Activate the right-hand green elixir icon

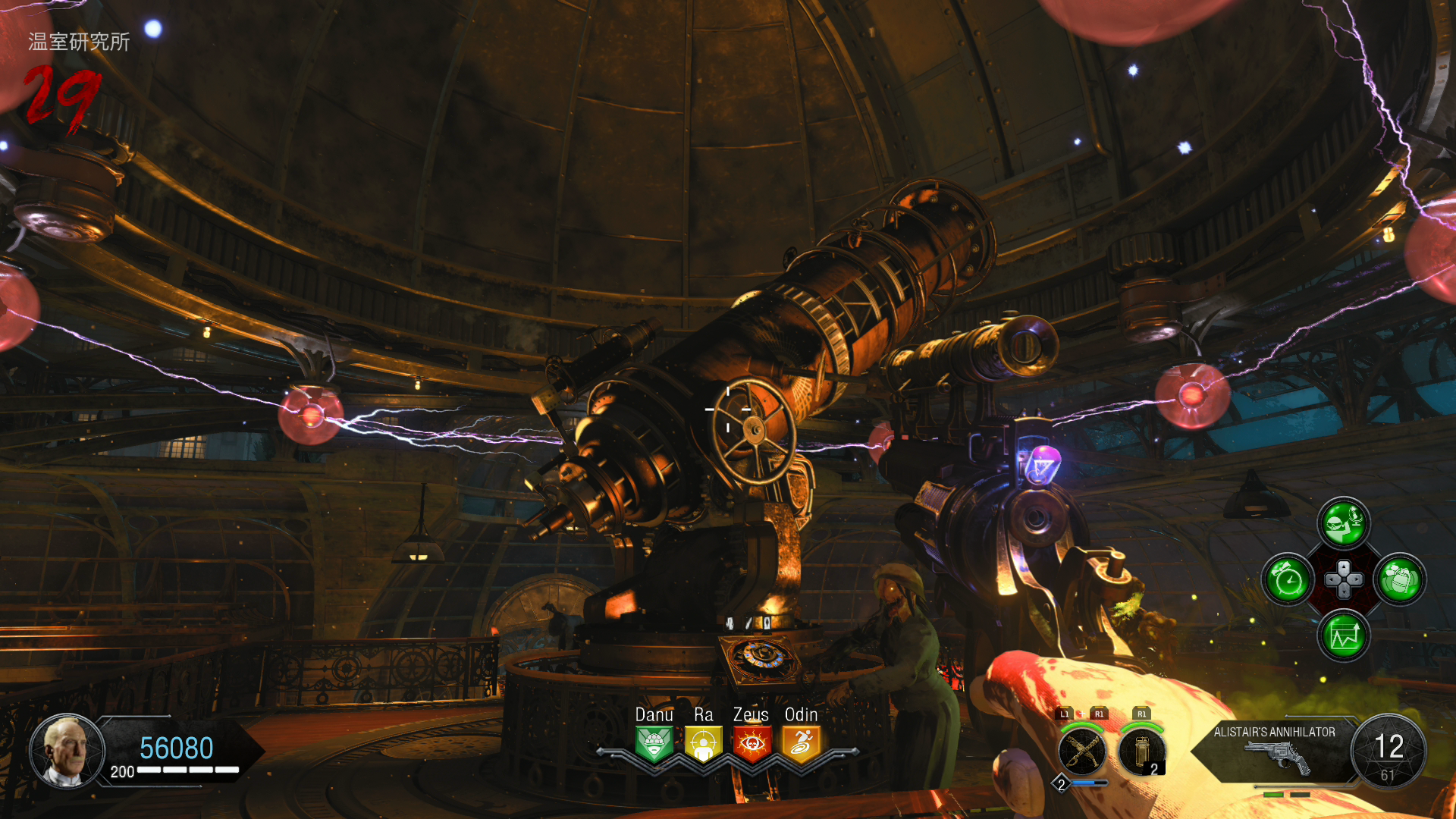(x=1400, y=580)
